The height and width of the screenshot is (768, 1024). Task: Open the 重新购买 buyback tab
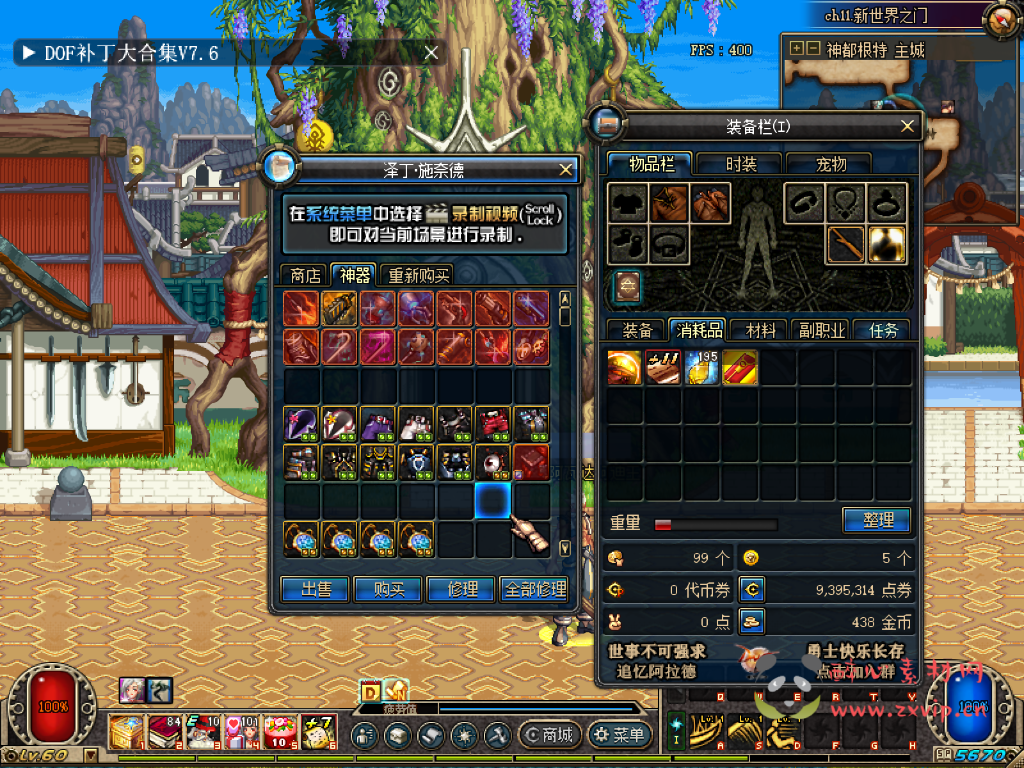tap(419, 275)
